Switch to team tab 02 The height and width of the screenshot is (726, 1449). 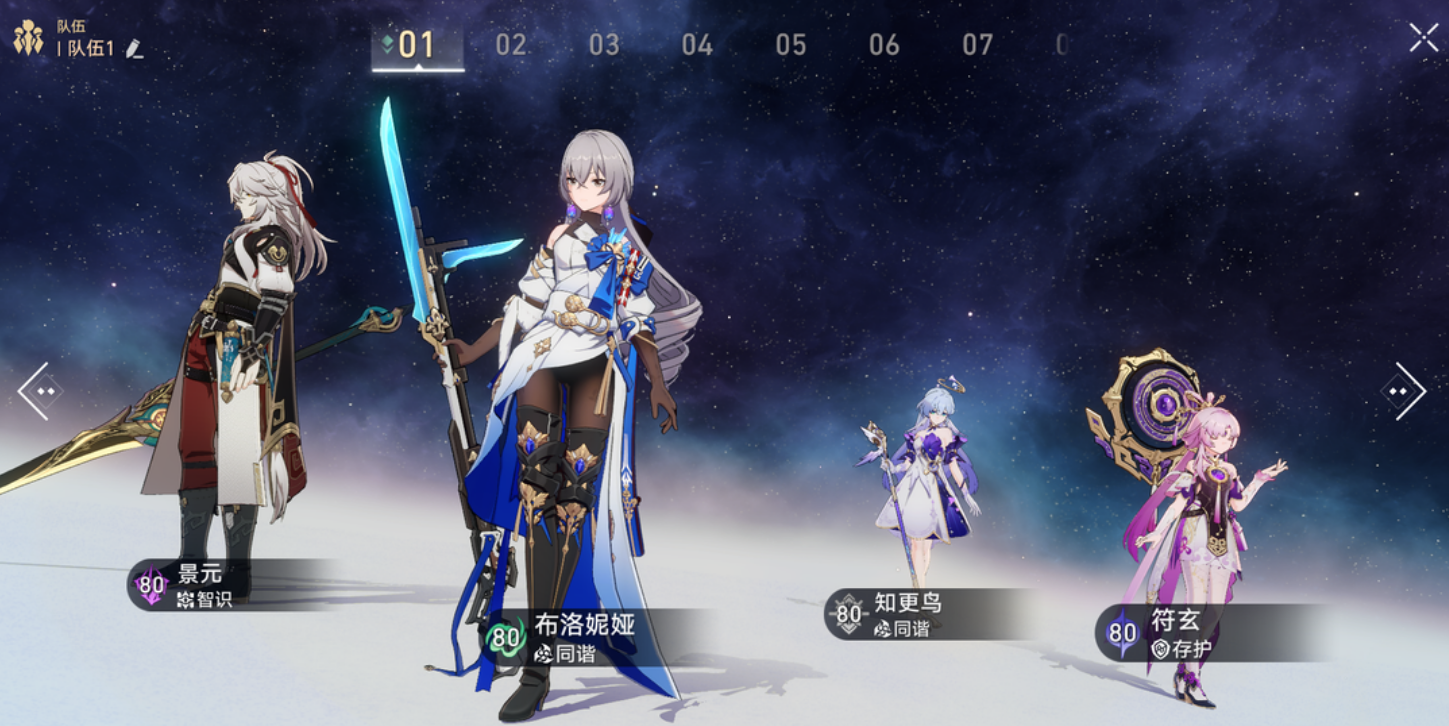coord(511,45)
